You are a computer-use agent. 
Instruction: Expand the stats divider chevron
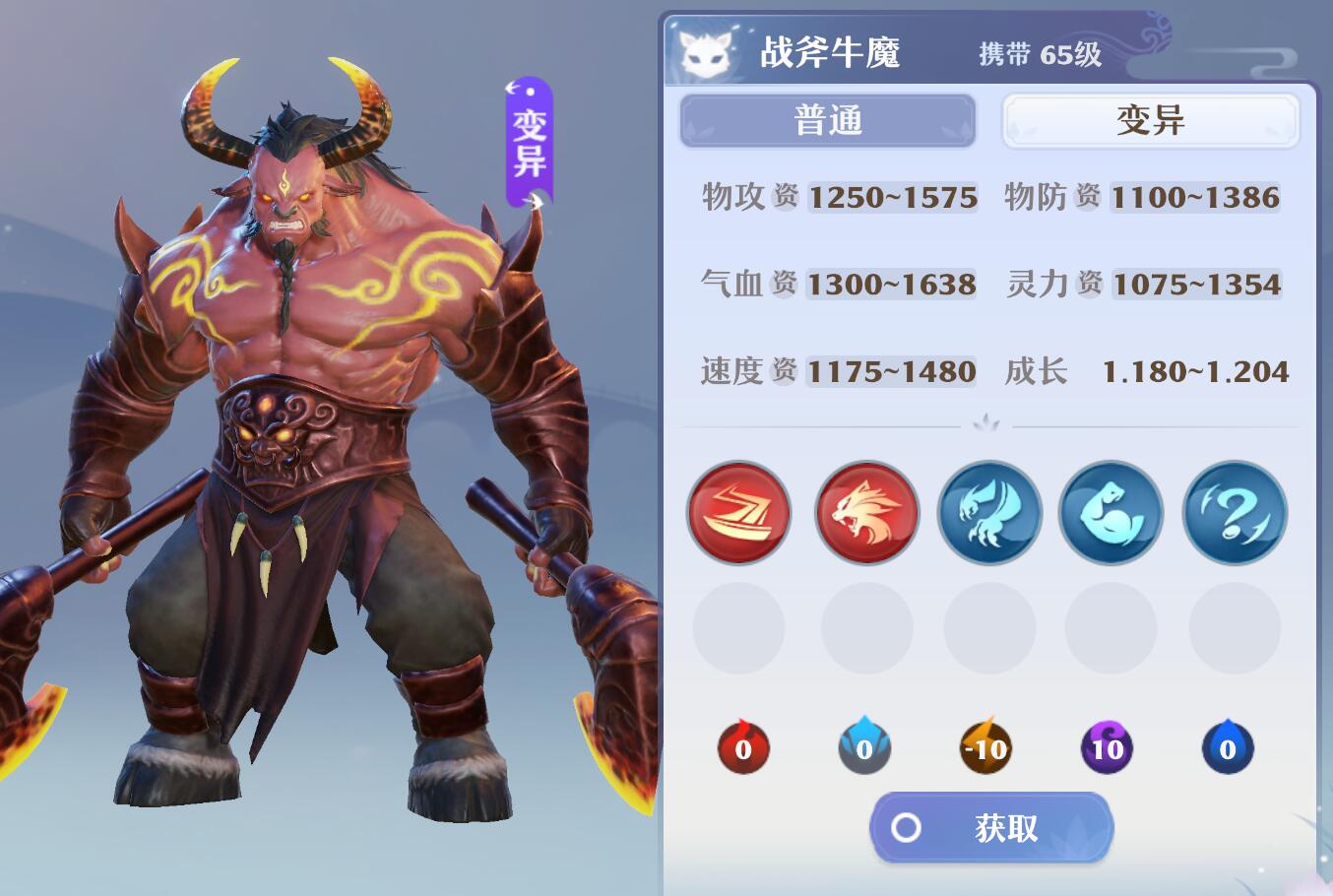pos(984,421)
